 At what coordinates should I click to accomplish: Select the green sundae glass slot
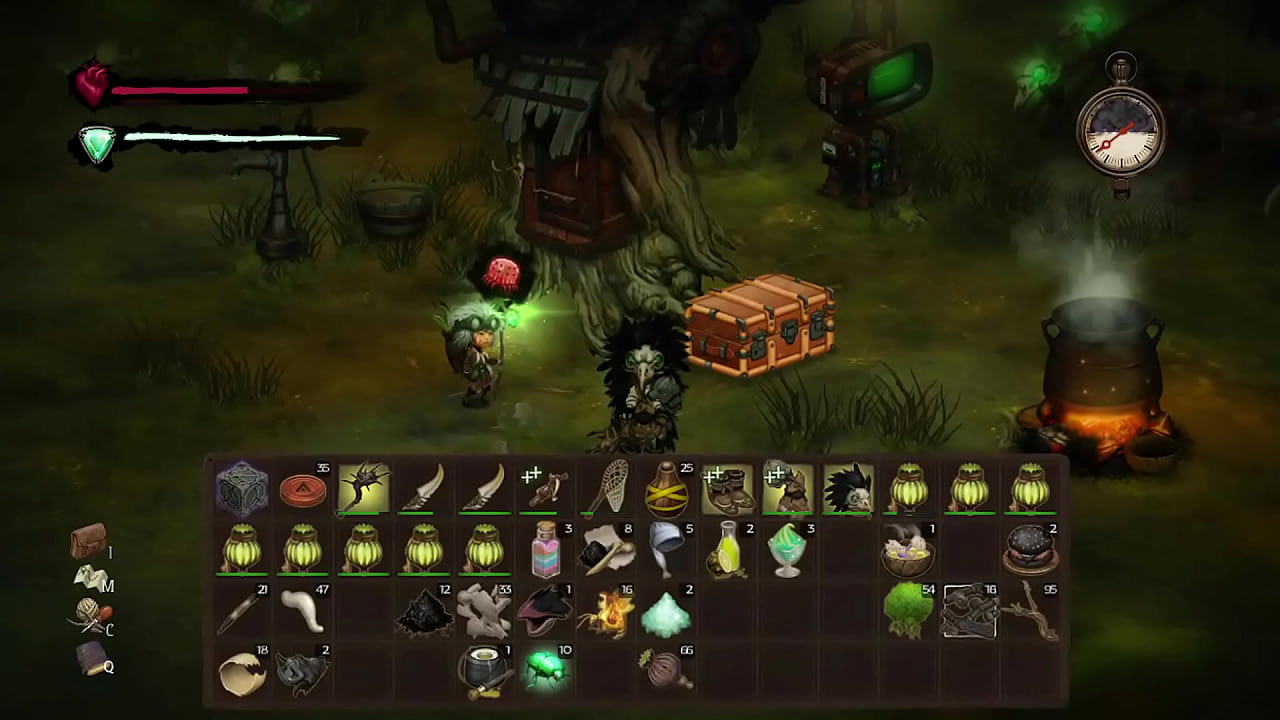point(788,550)
